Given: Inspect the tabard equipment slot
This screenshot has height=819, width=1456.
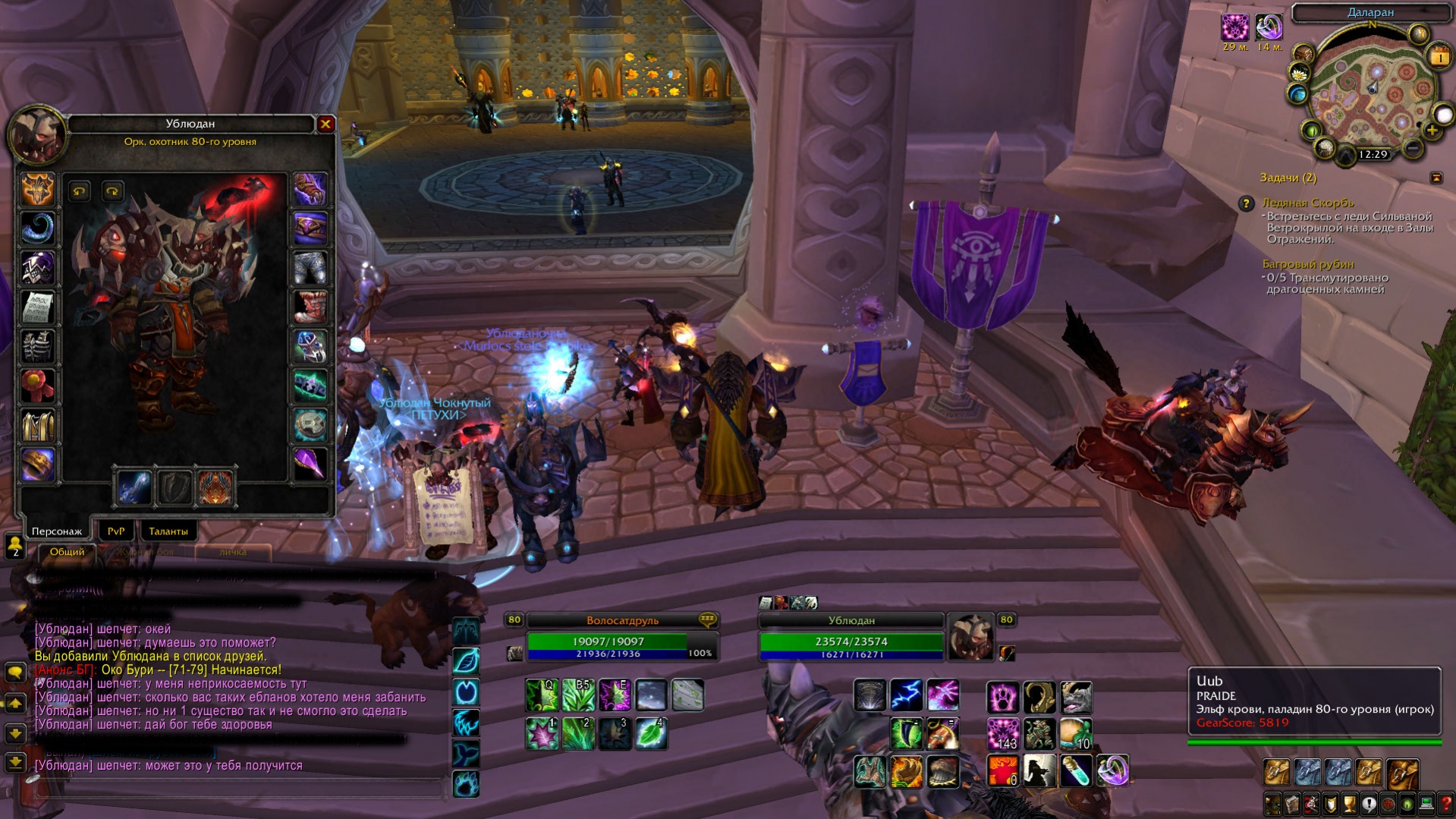Looking at the screenshot, I should coord(37,425).
